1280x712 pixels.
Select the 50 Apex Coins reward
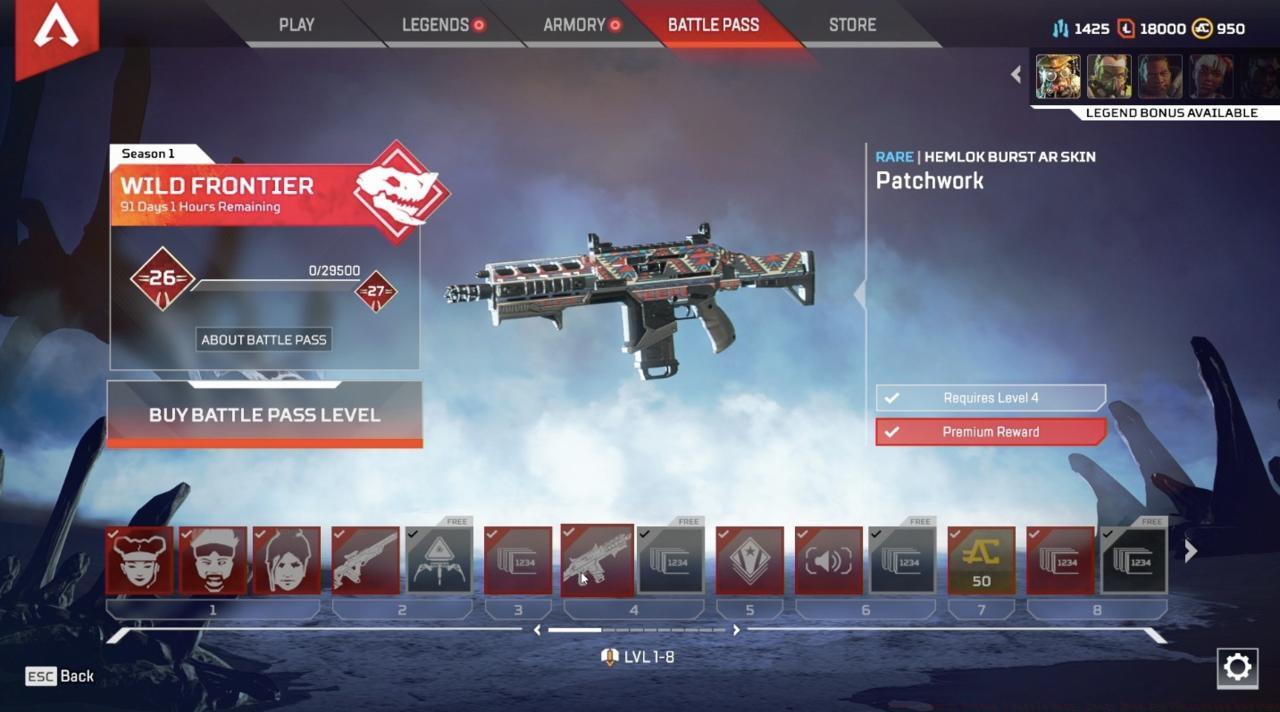(981, 561)
